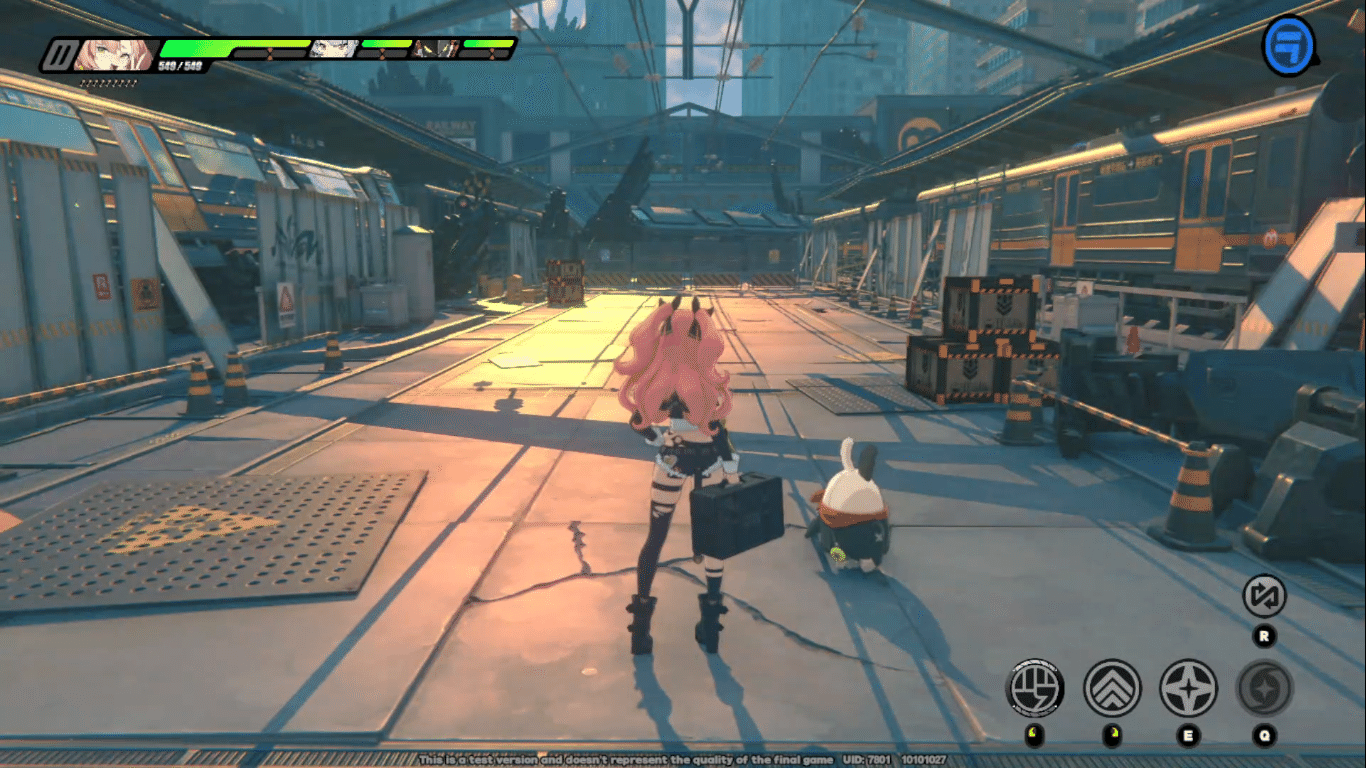
Task: Select the energy pip icon under the dodge skill
Action: coord(1114,733)
